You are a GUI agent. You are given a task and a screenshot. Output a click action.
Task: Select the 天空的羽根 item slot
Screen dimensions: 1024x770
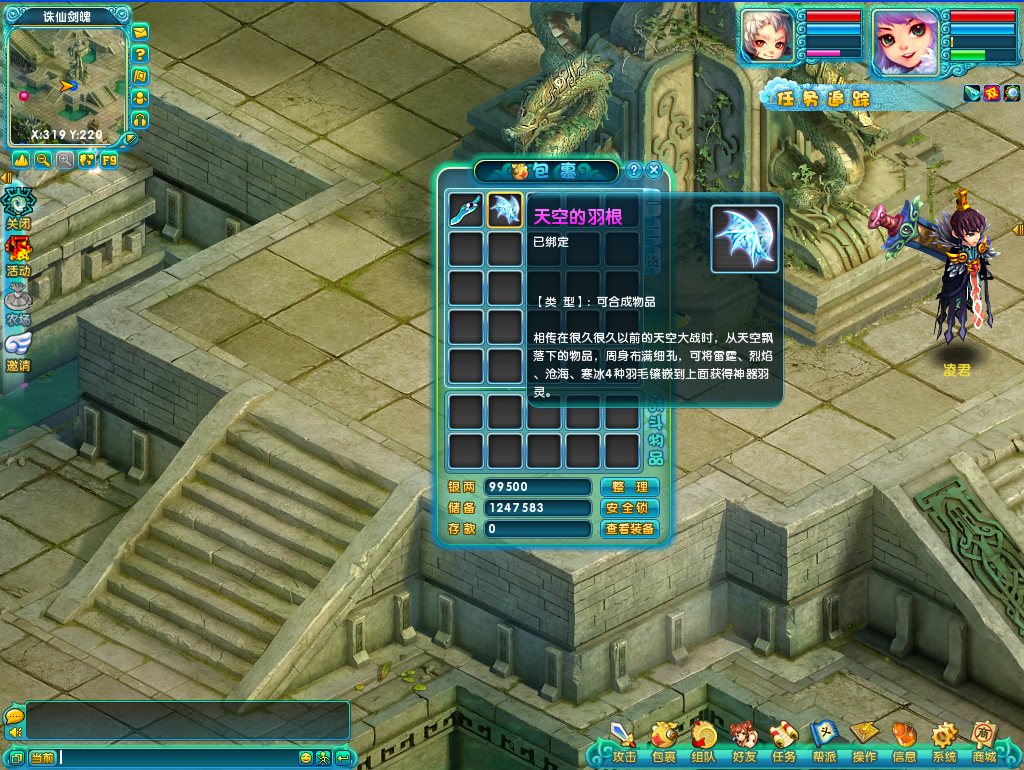[x=505, y=210]
